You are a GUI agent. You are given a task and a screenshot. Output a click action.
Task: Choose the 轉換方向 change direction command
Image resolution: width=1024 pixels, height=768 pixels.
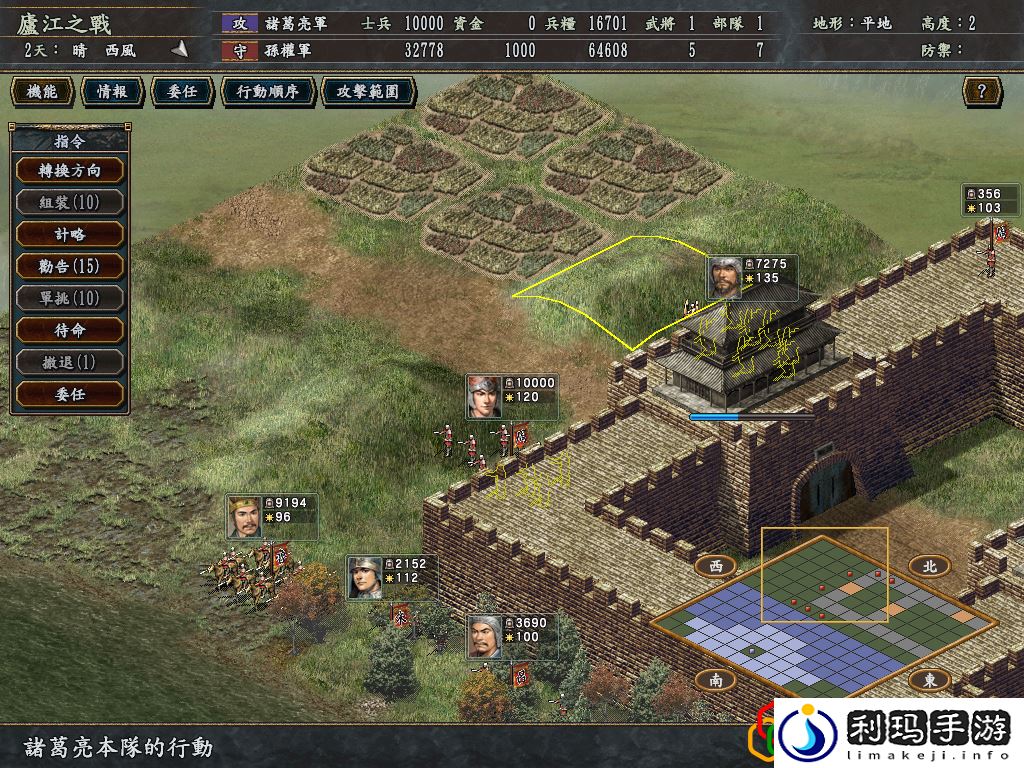point(70,170)
